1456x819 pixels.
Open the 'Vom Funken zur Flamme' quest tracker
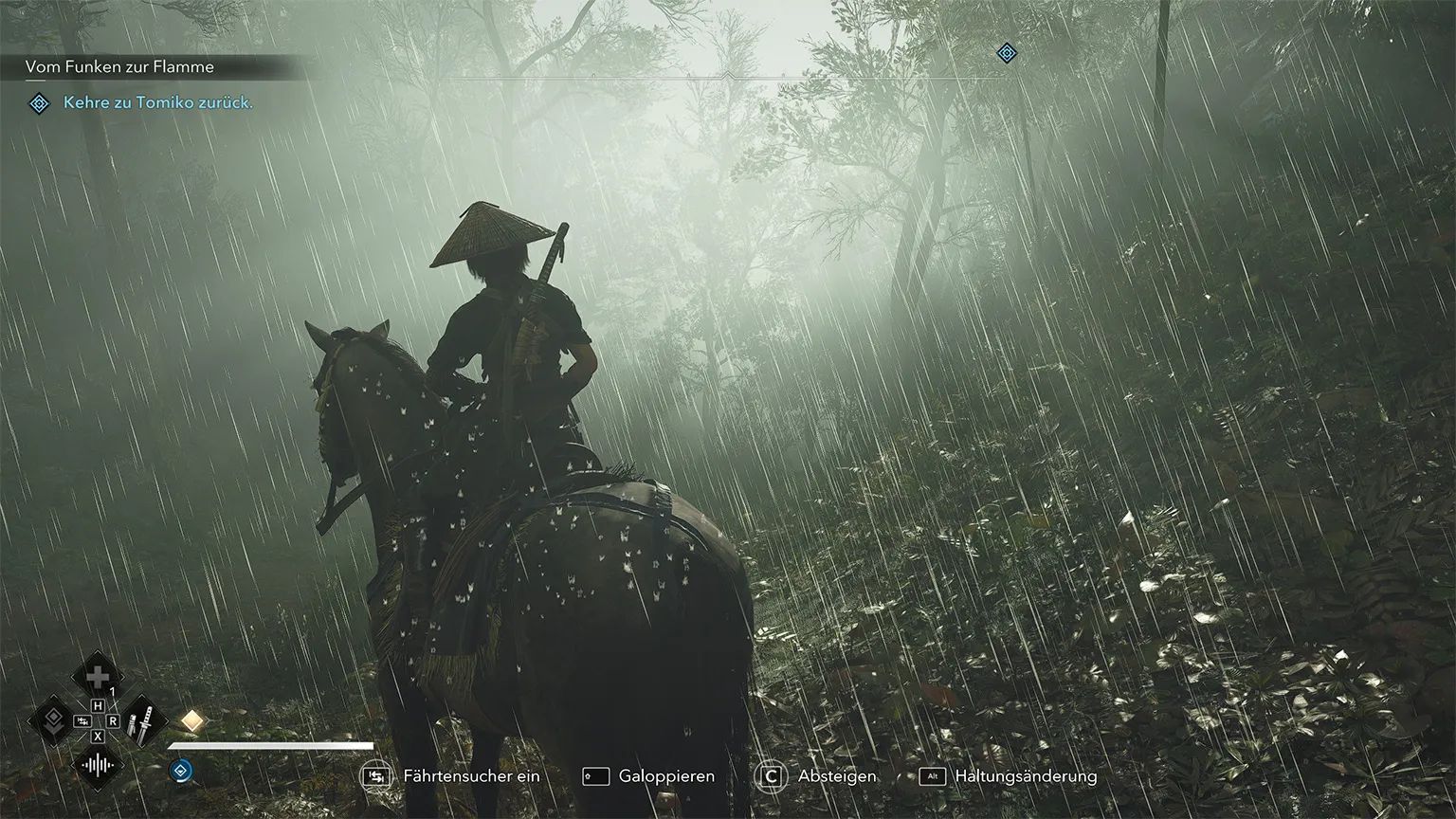[119, 66]
